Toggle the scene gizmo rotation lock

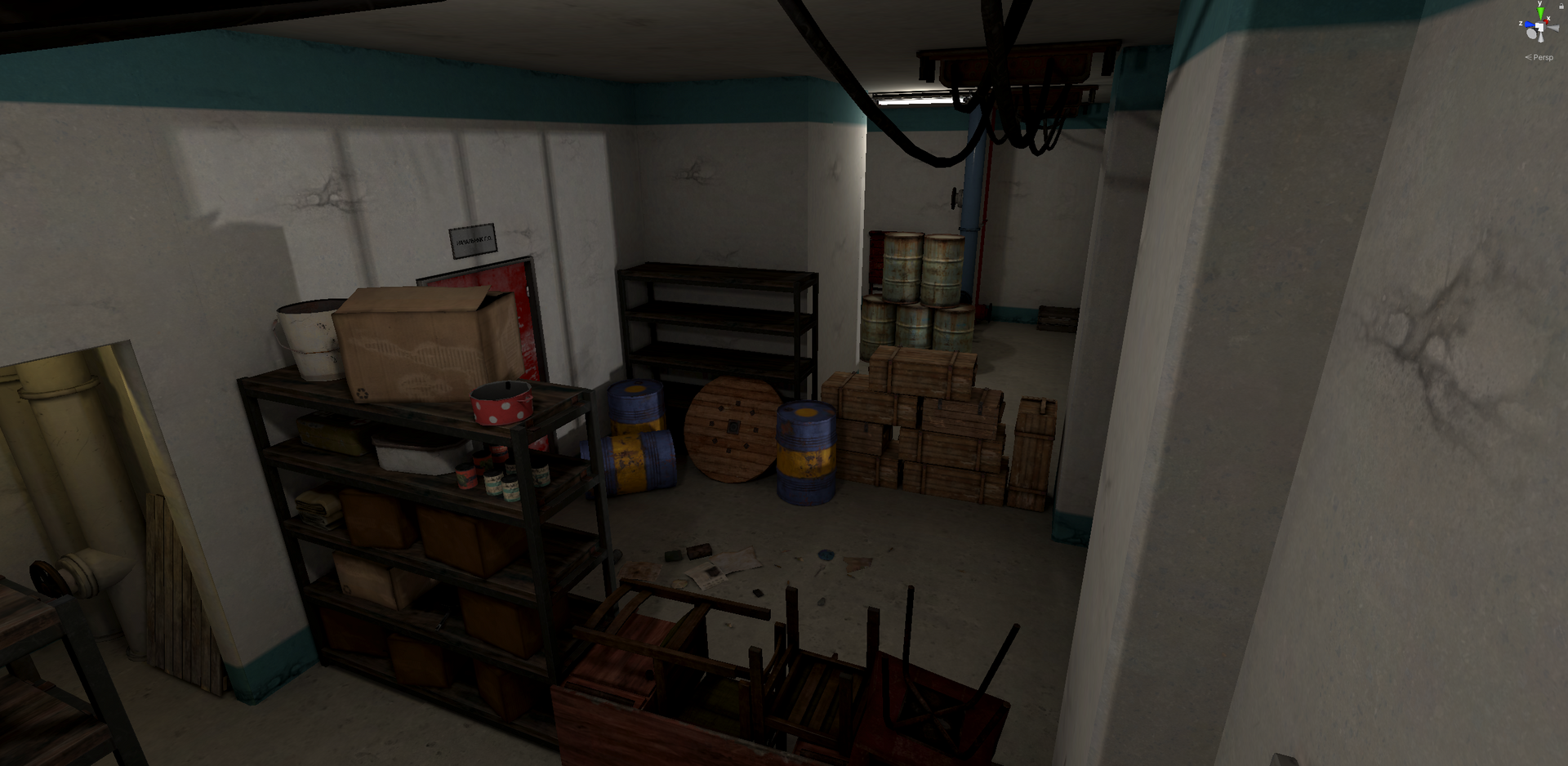click(x=1561, y=5)
